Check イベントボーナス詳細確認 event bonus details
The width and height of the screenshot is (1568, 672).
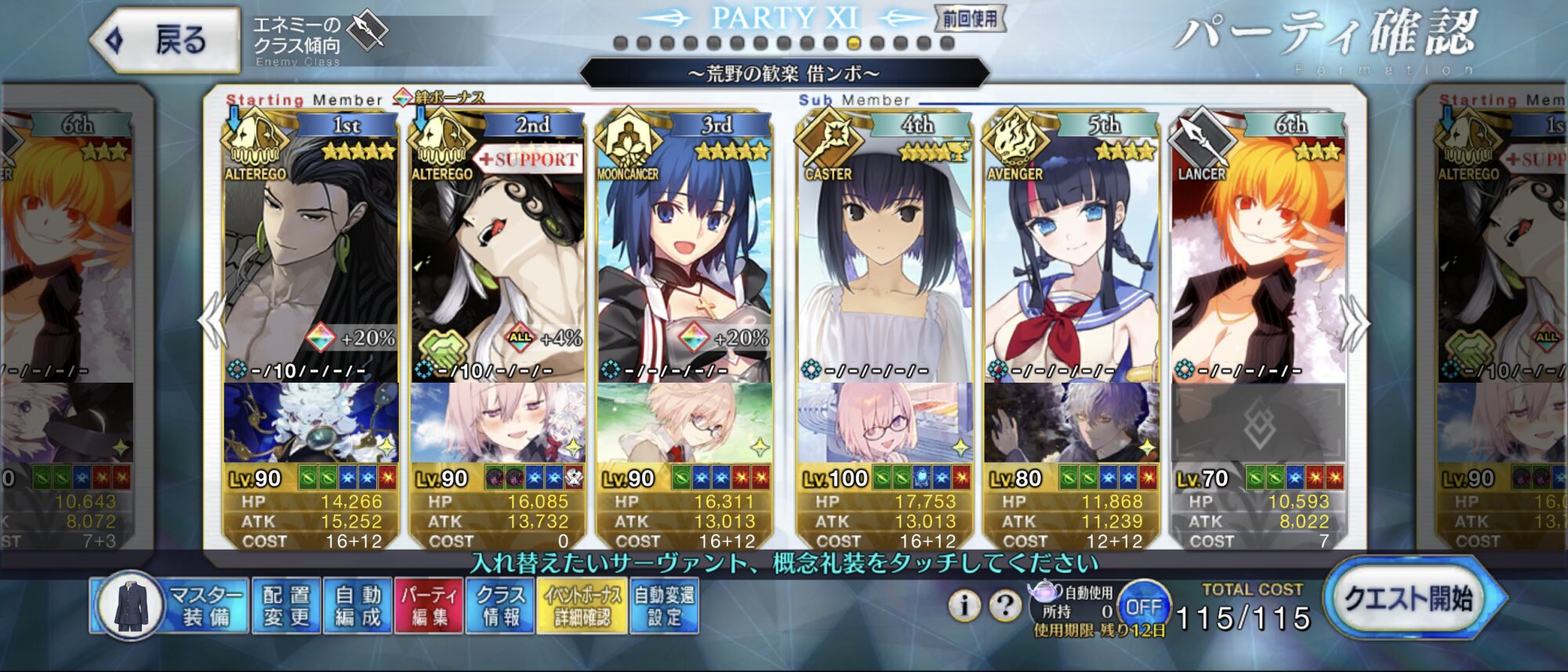583,606
